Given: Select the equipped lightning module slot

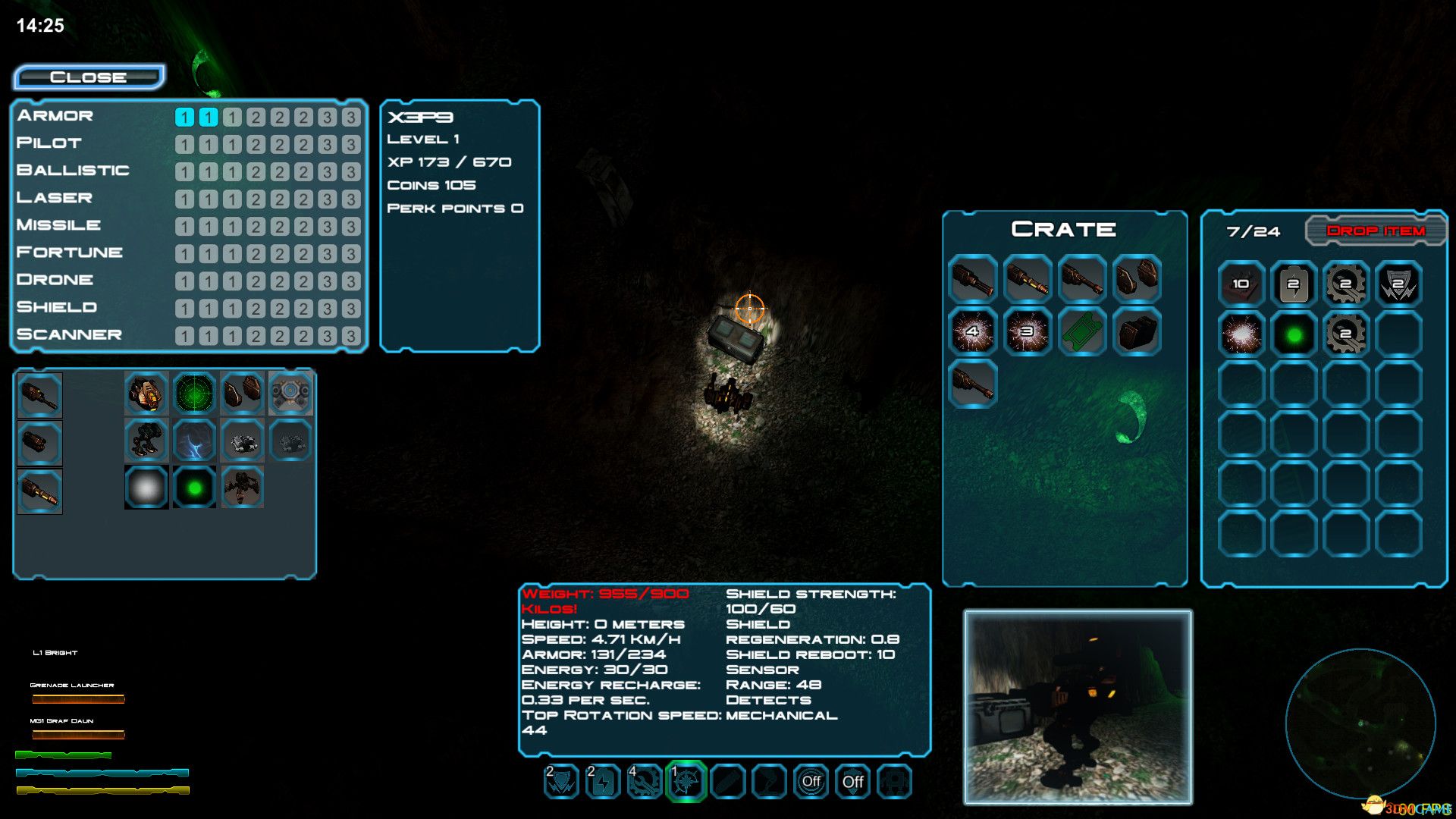Looking at the screenshot, I should [x=195, y=441].
